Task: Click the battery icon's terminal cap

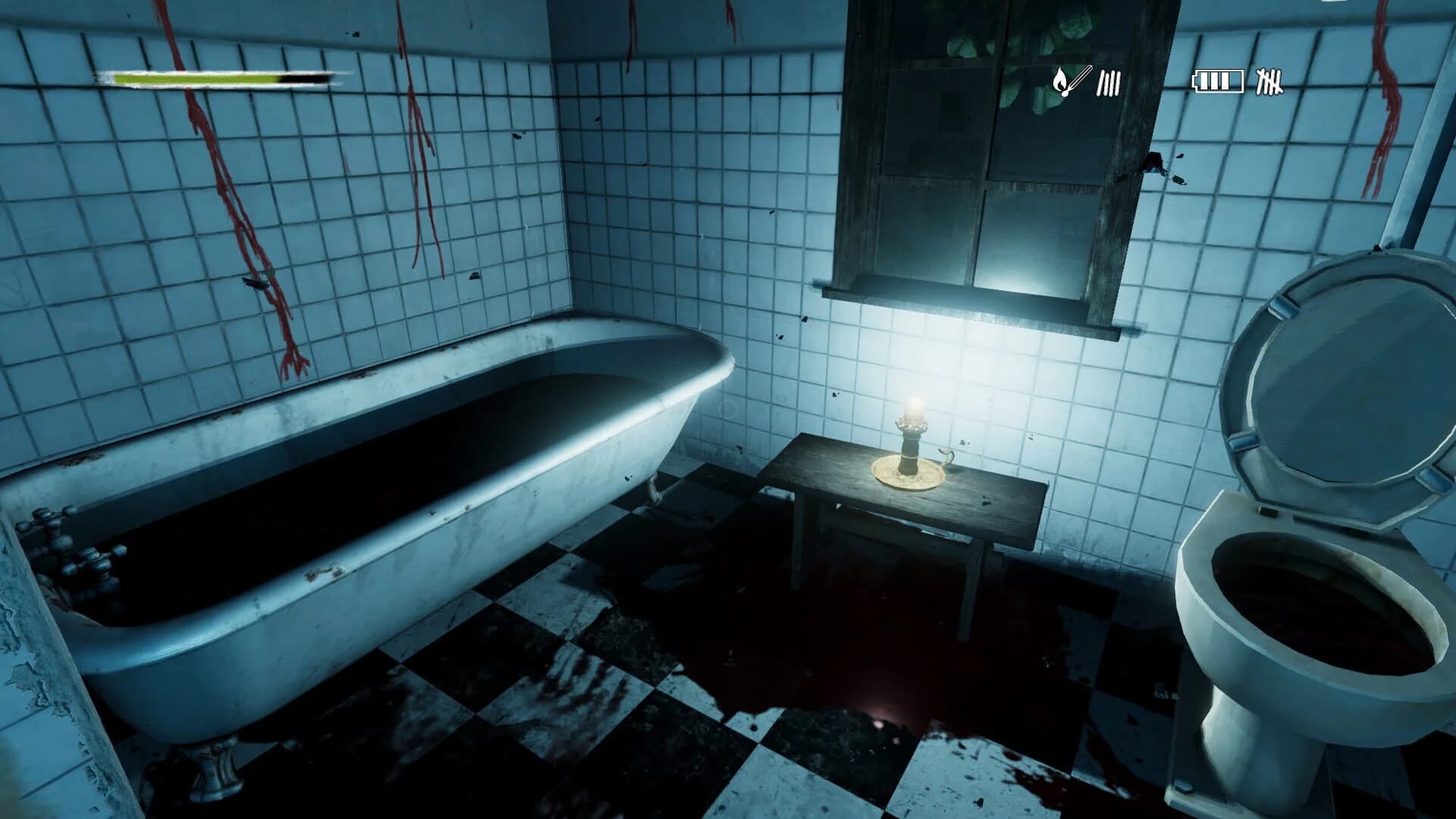Action: (1195, 80)
